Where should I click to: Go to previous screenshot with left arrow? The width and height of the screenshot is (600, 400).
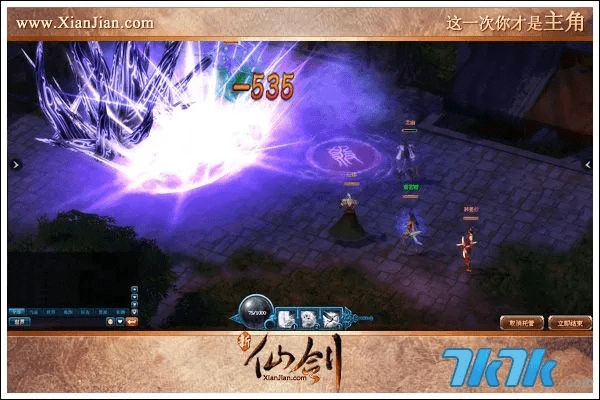(13, 164)
